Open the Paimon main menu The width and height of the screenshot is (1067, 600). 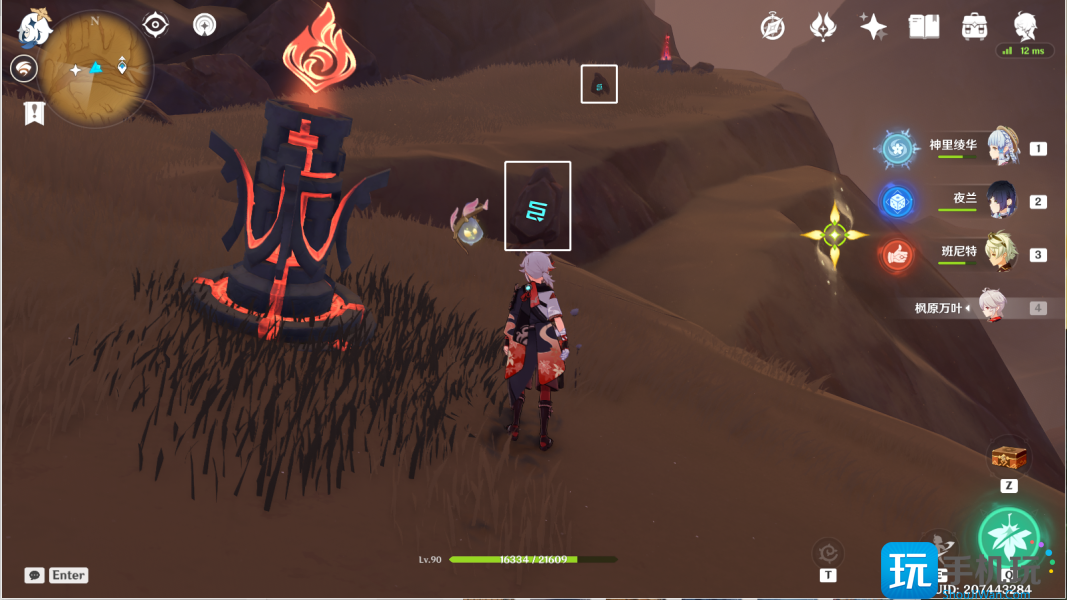click(x=36, y=28)
